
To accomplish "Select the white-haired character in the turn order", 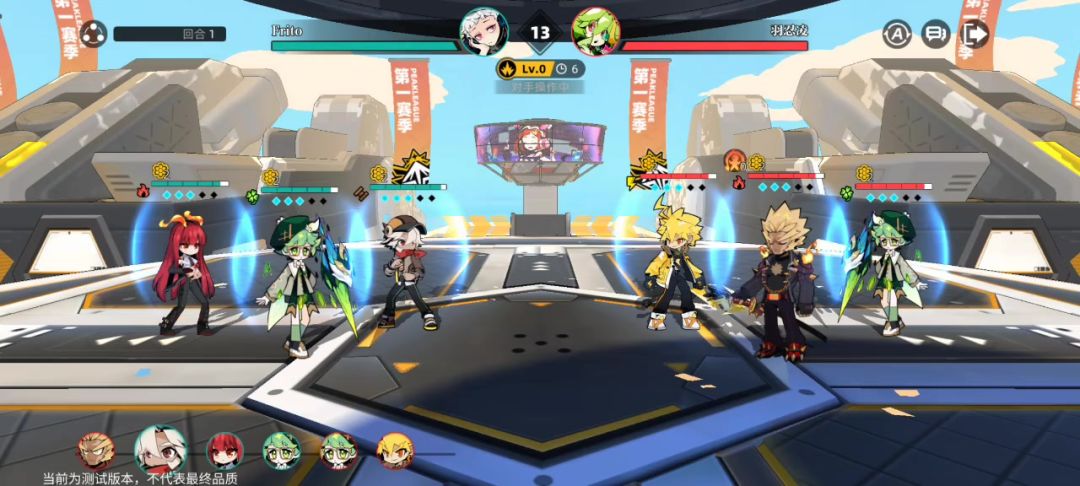I will [x=160, y=450].
